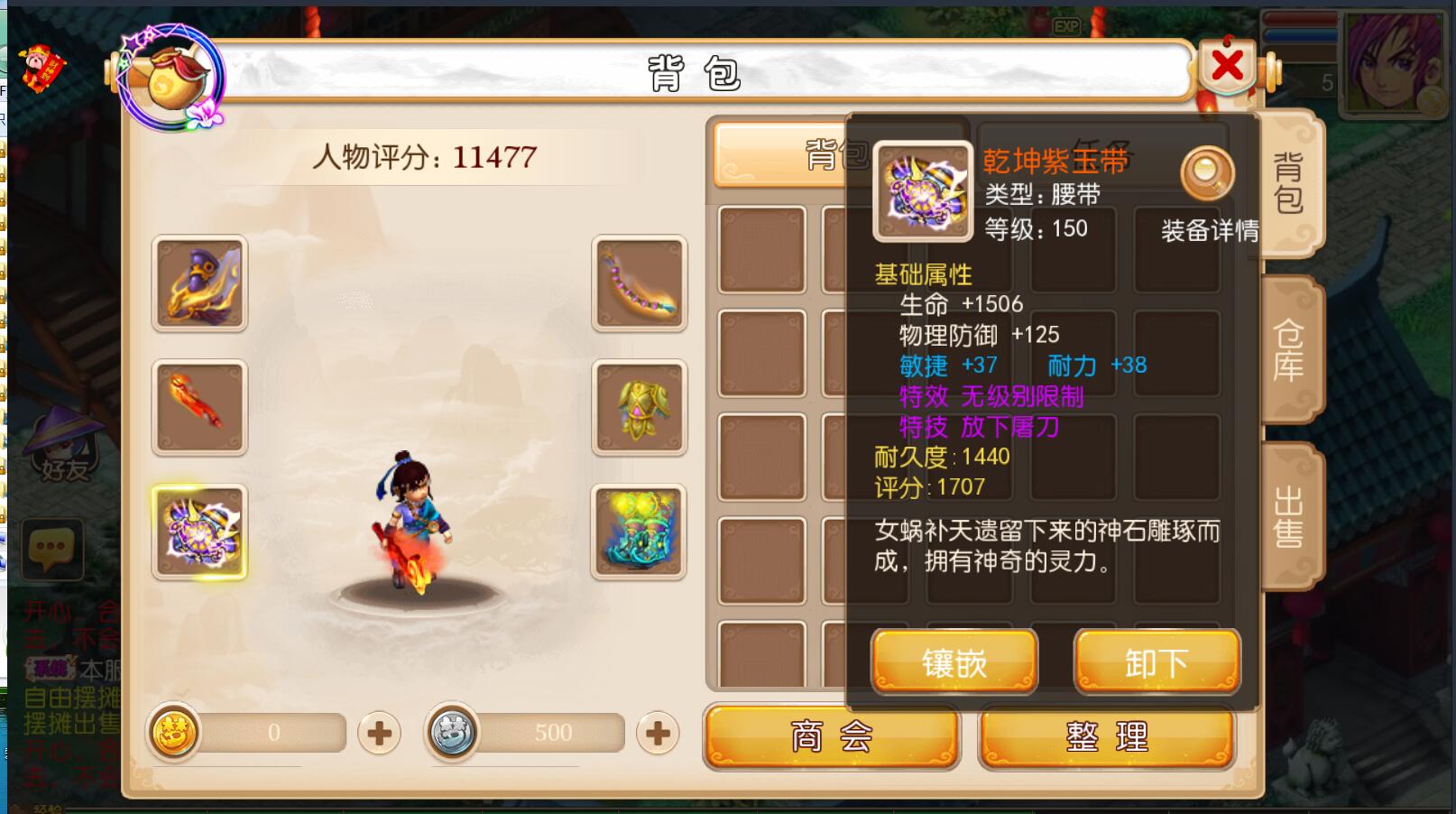
Task: Tap the 镶嵌 (inlay) button
Action: point(954,663)
